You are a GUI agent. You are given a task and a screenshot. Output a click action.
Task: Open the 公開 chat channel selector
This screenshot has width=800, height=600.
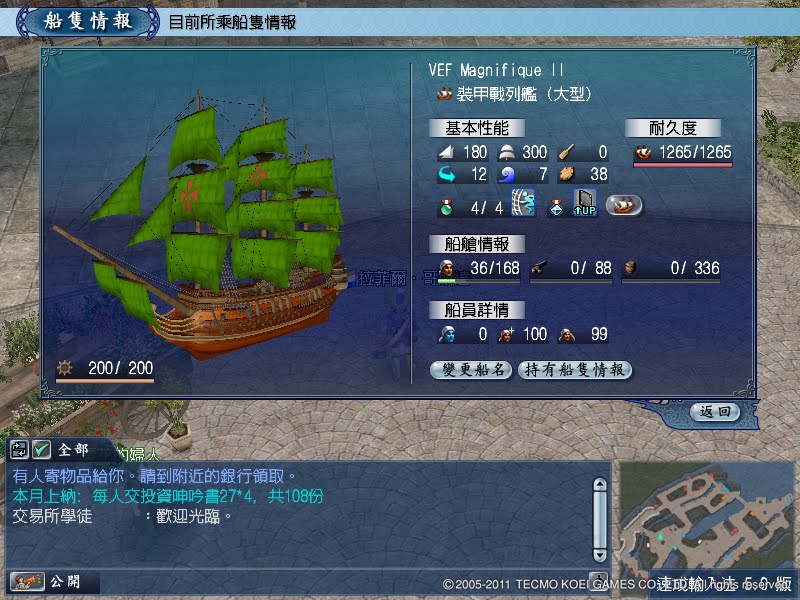coord(50,581)
